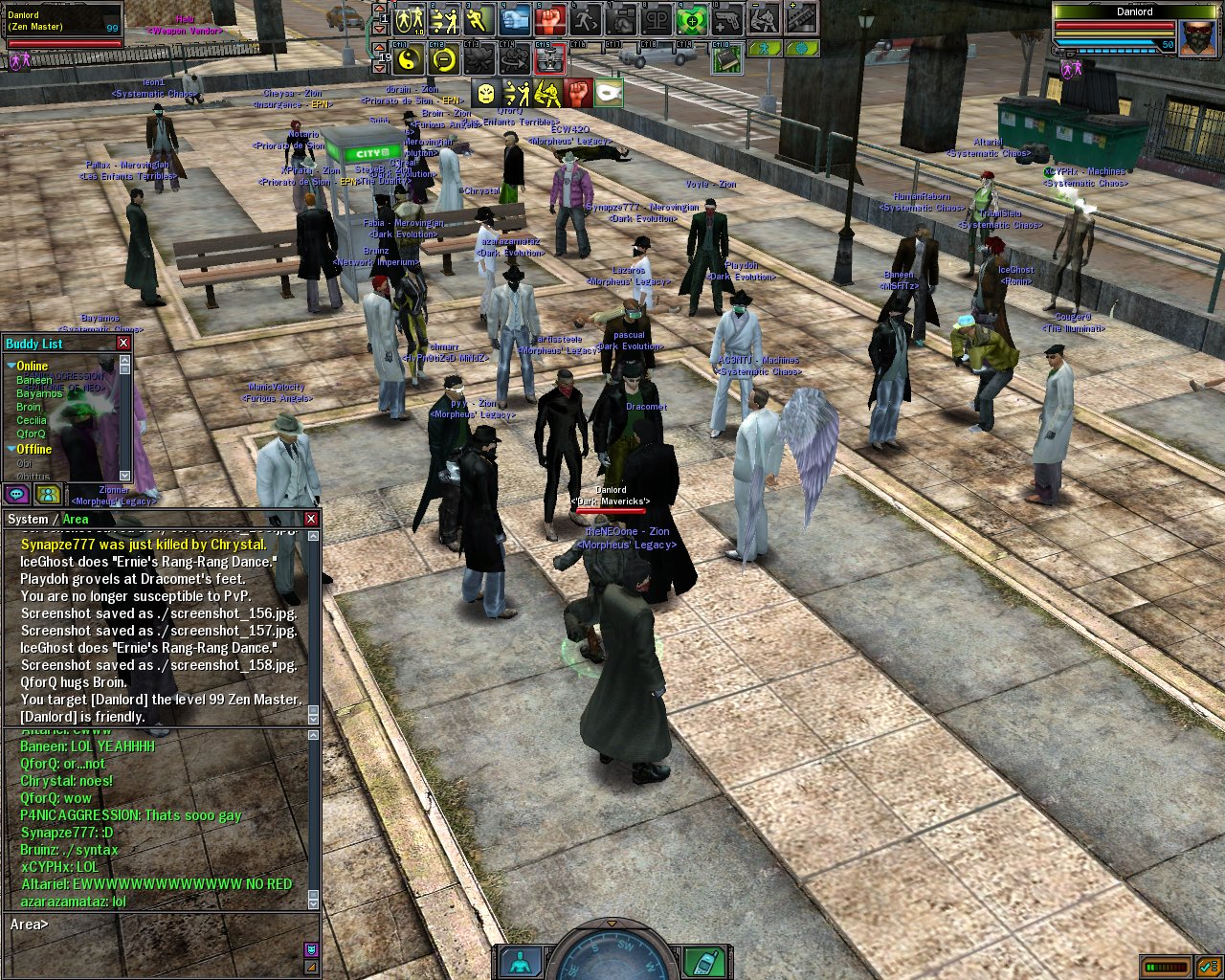This screenshot has height=980, width=1225.
Task: Open the book icon in the hotbar
Action: pos(726,59)
